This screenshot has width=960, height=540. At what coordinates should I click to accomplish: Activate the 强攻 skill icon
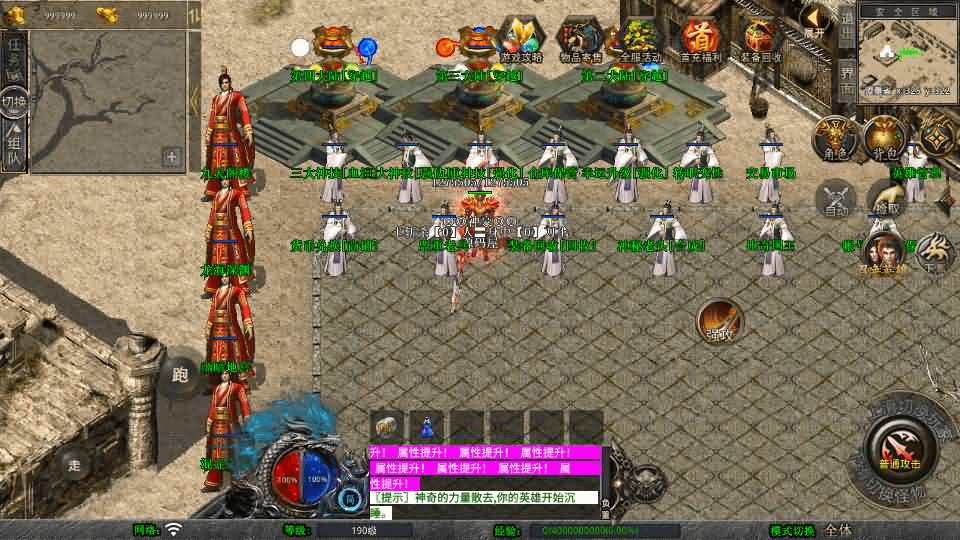[719, 321]
